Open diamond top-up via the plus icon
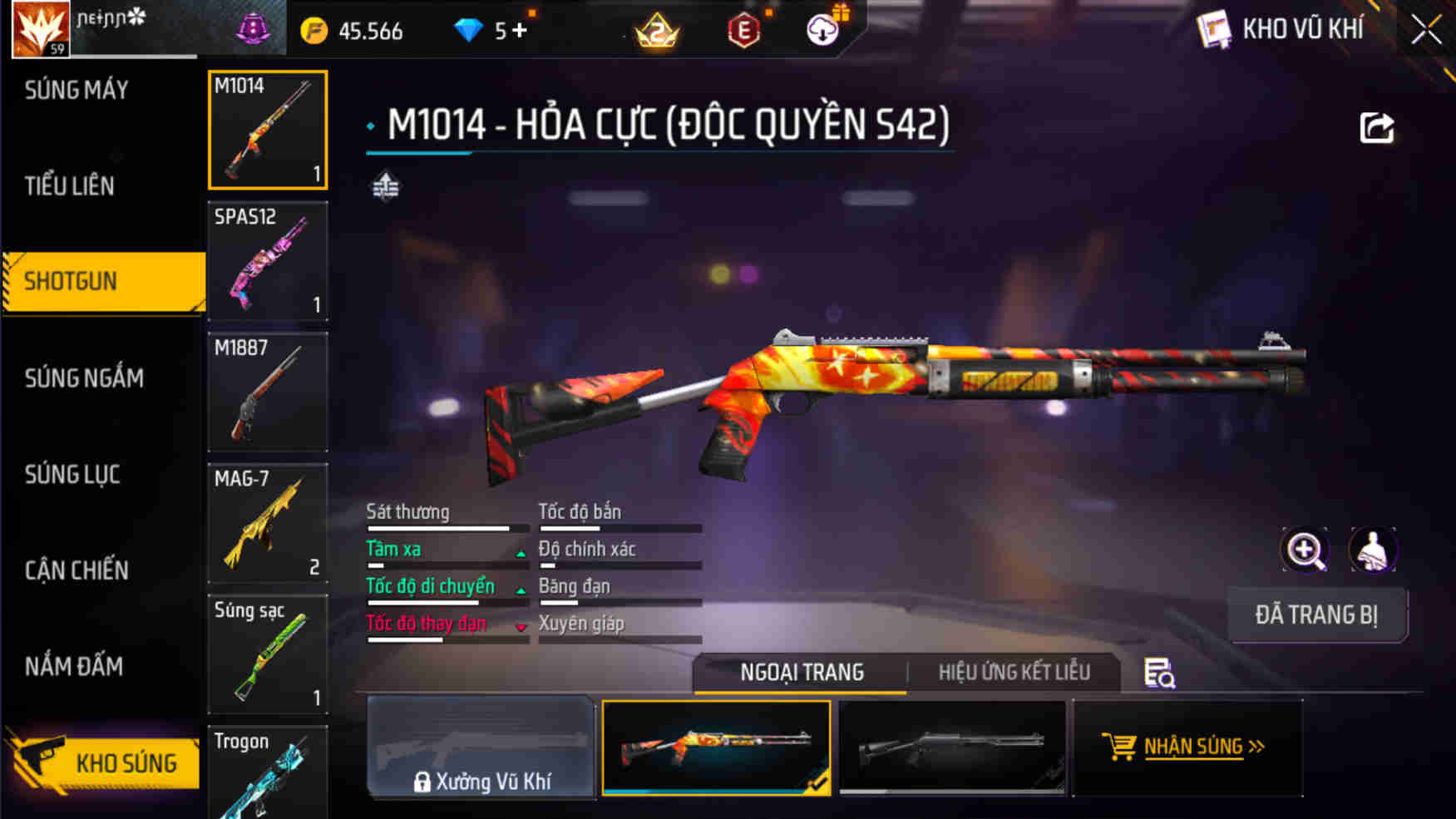The height and width of the screenshot is (819, 1456). pos(521,30)
